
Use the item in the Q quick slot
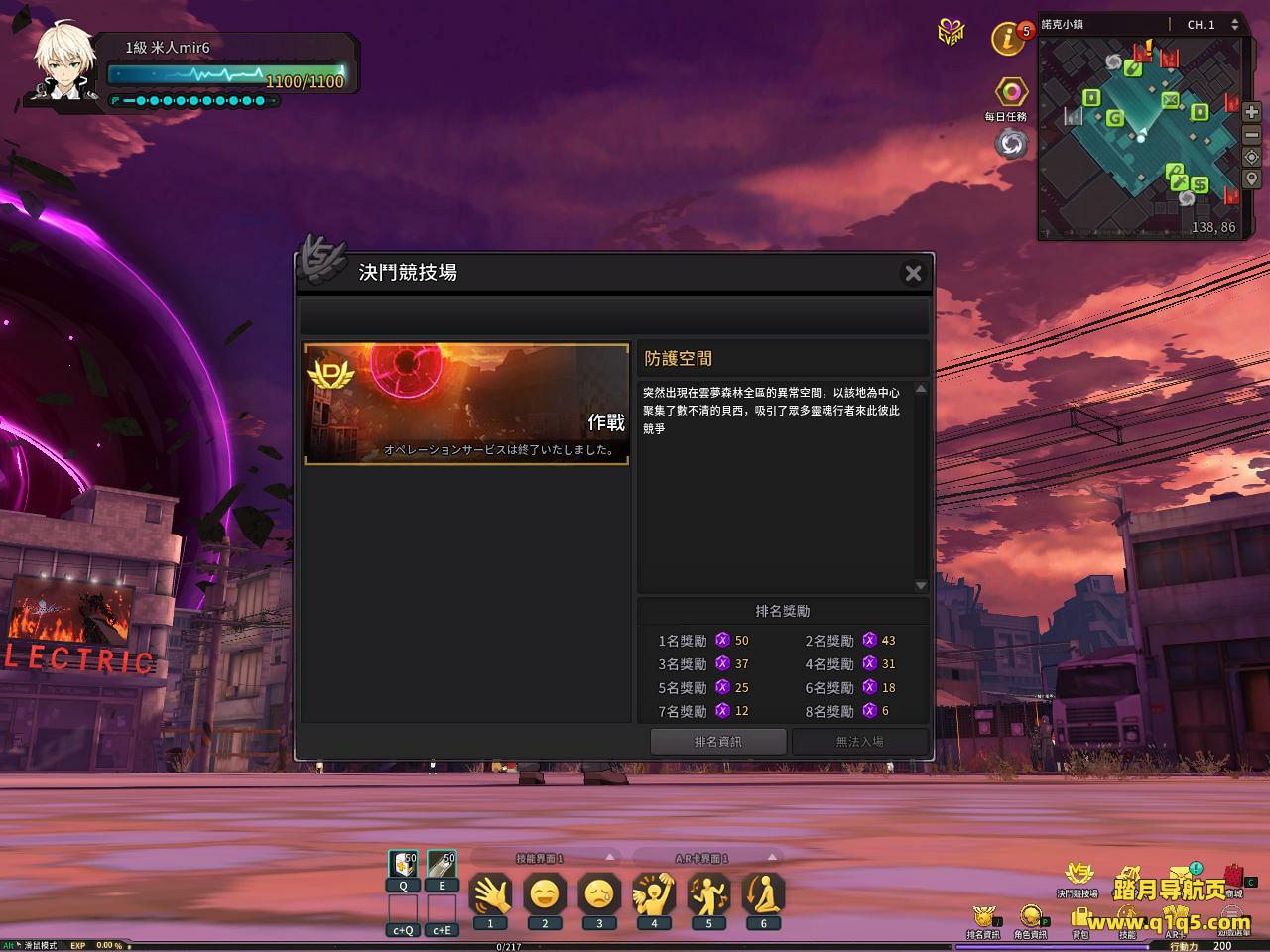(x=403, y=865)
